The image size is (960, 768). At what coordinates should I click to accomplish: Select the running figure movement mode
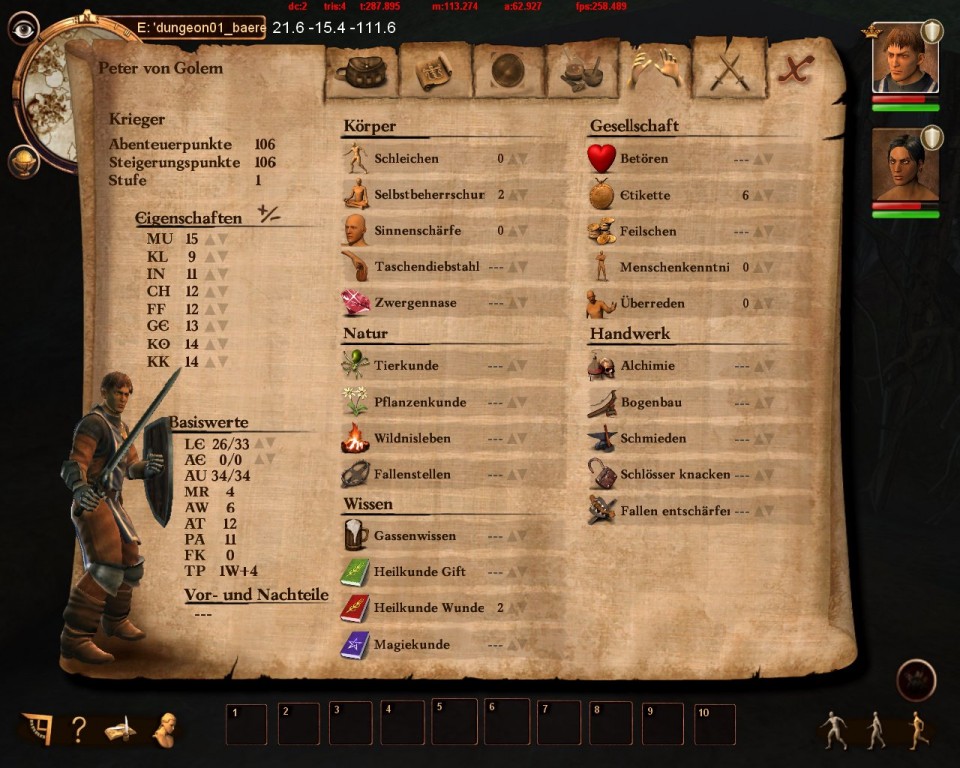pyautogui.click(x=918, y=730)
